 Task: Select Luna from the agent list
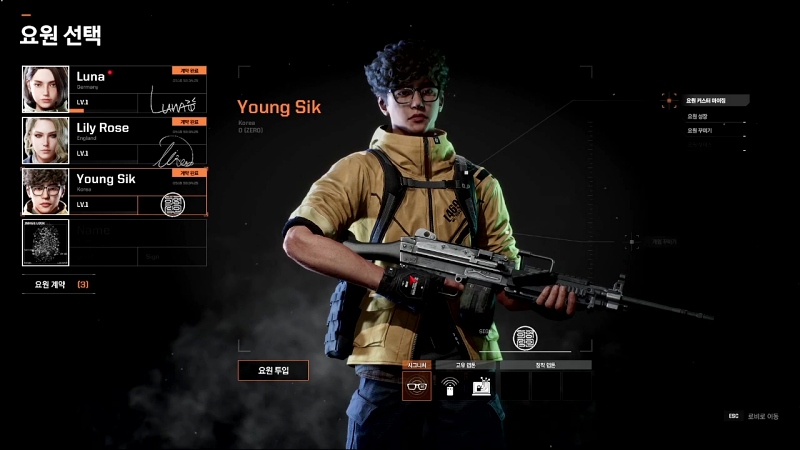pos(130,89)
